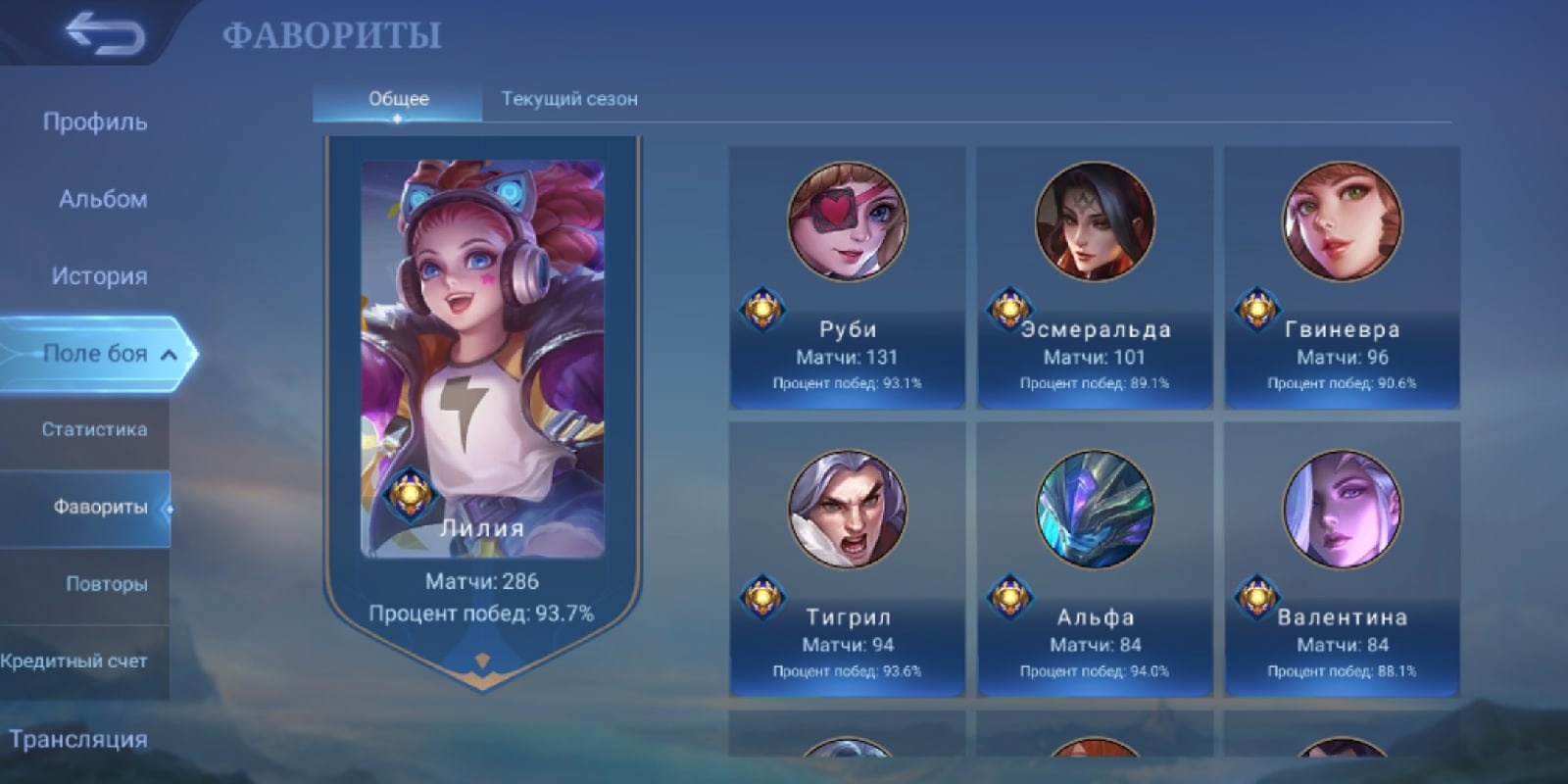Choose the Эсмеральда hero tile

point(1095,278)
